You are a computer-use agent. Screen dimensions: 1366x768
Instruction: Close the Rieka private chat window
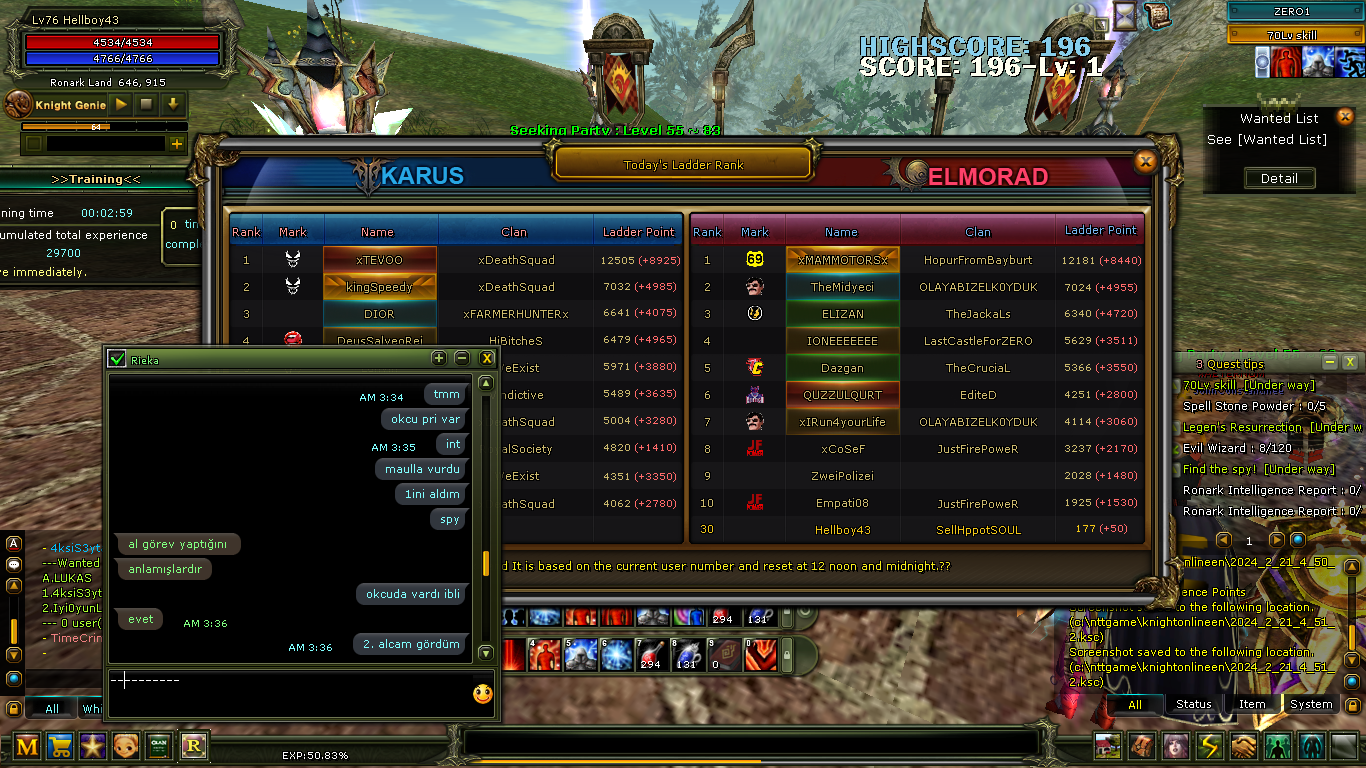pos(487,358)
